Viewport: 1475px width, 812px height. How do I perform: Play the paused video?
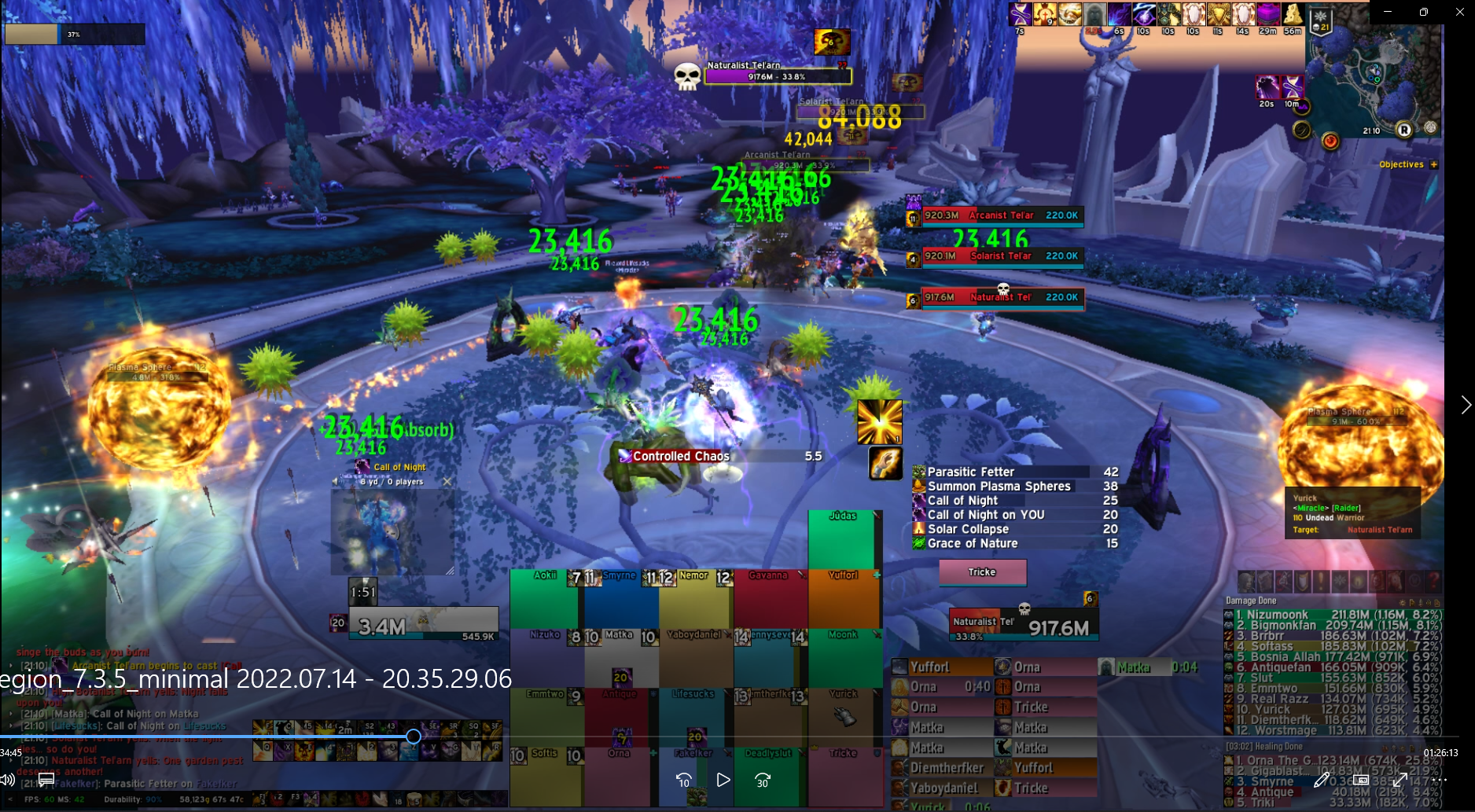723,780
